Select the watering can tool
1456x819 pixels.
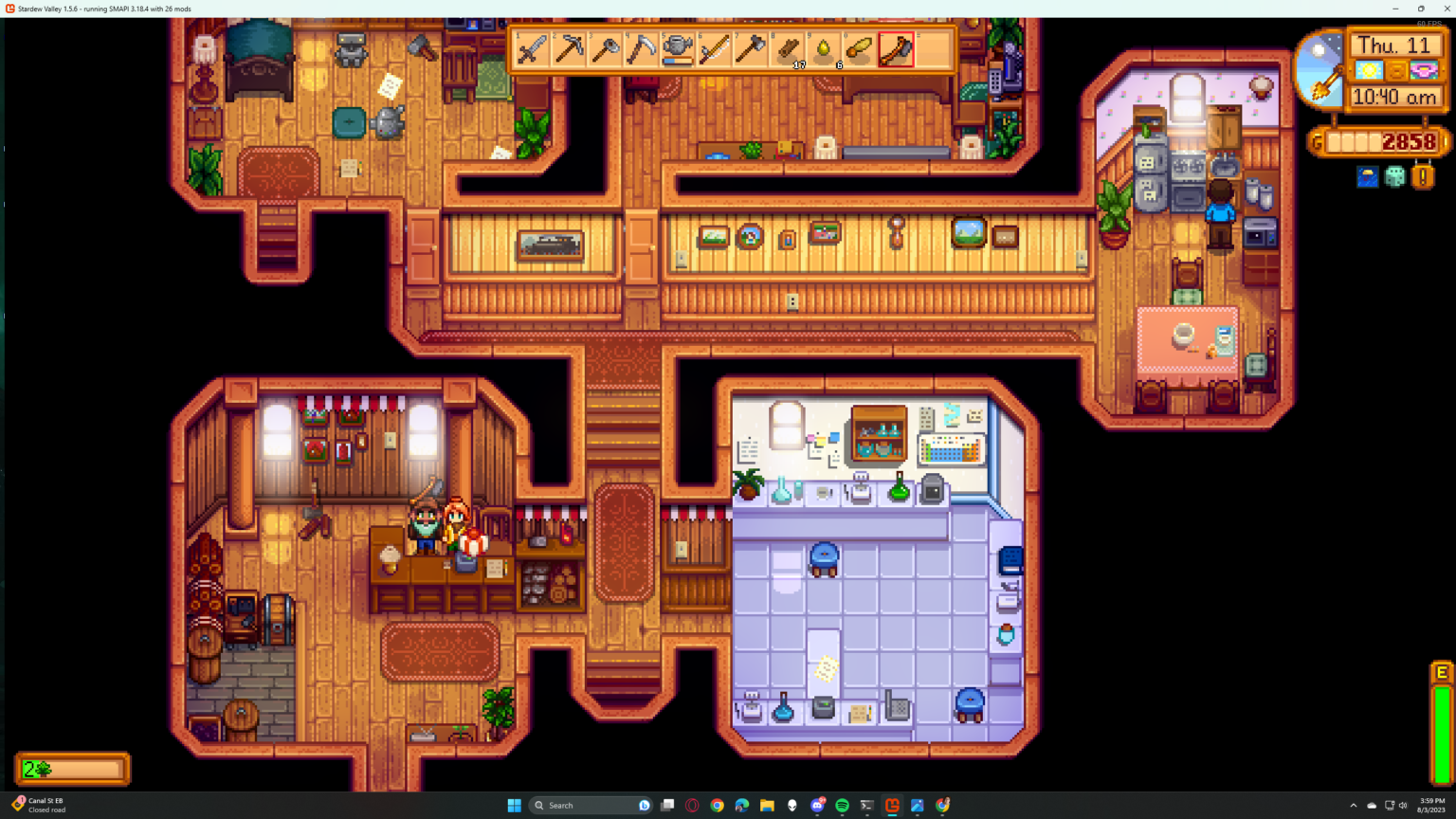[678, 47]
